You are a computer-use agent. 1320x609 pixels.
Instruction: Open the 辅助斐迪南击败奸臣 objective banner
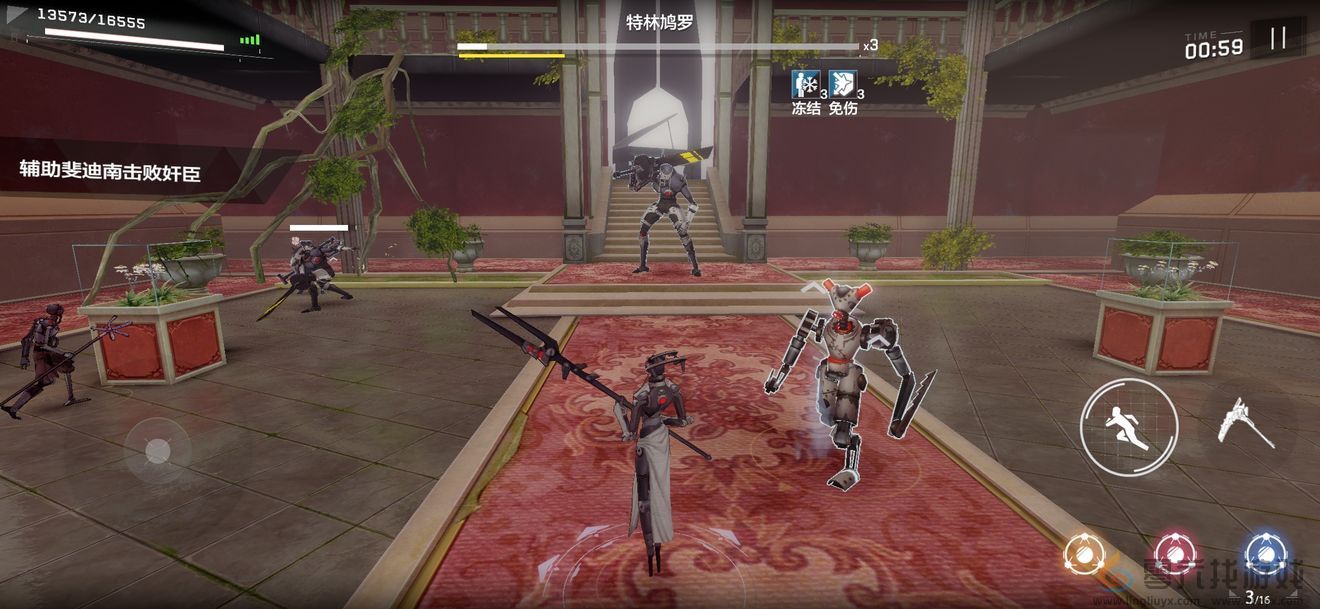point(110,171)
